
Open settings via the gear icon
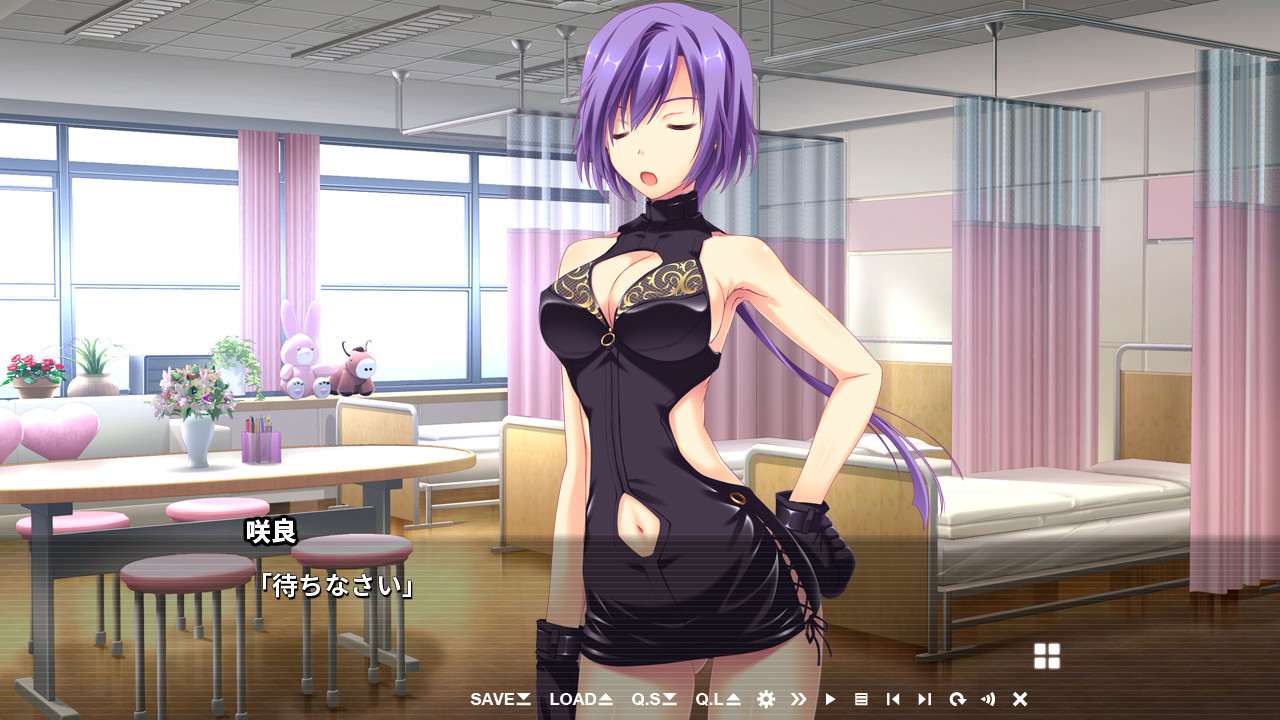click(766, 699)
